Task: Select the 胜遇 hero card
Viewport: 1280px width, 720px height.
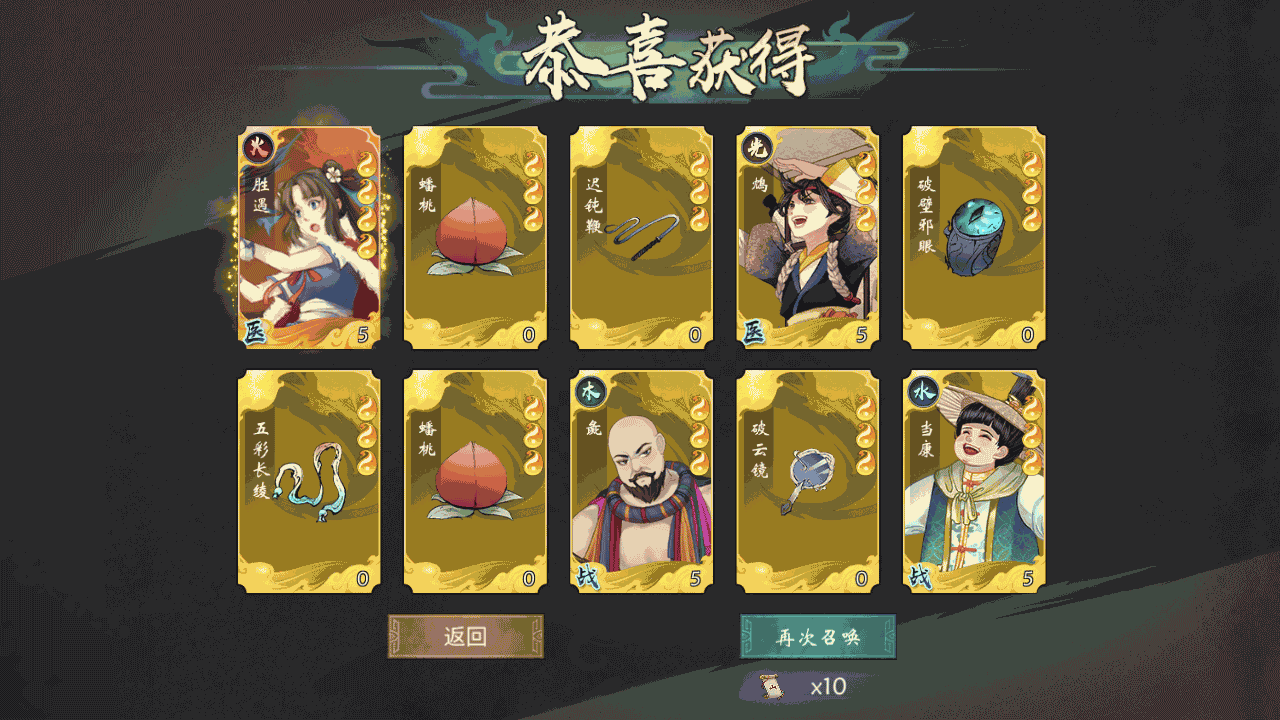Action: point(307,235)
